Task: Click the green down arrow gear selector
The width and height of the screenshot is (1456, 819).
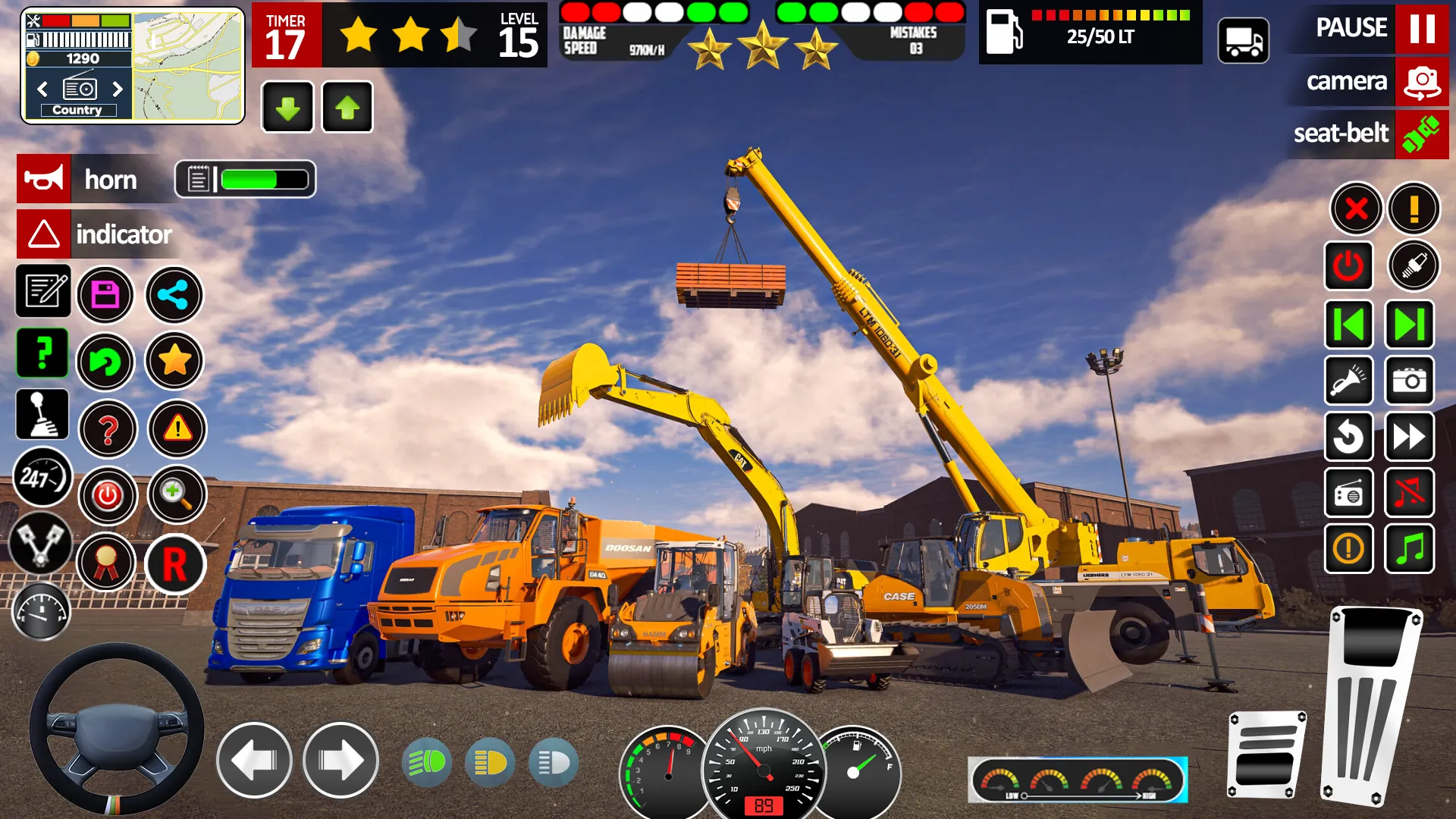Action: point(287,108)
